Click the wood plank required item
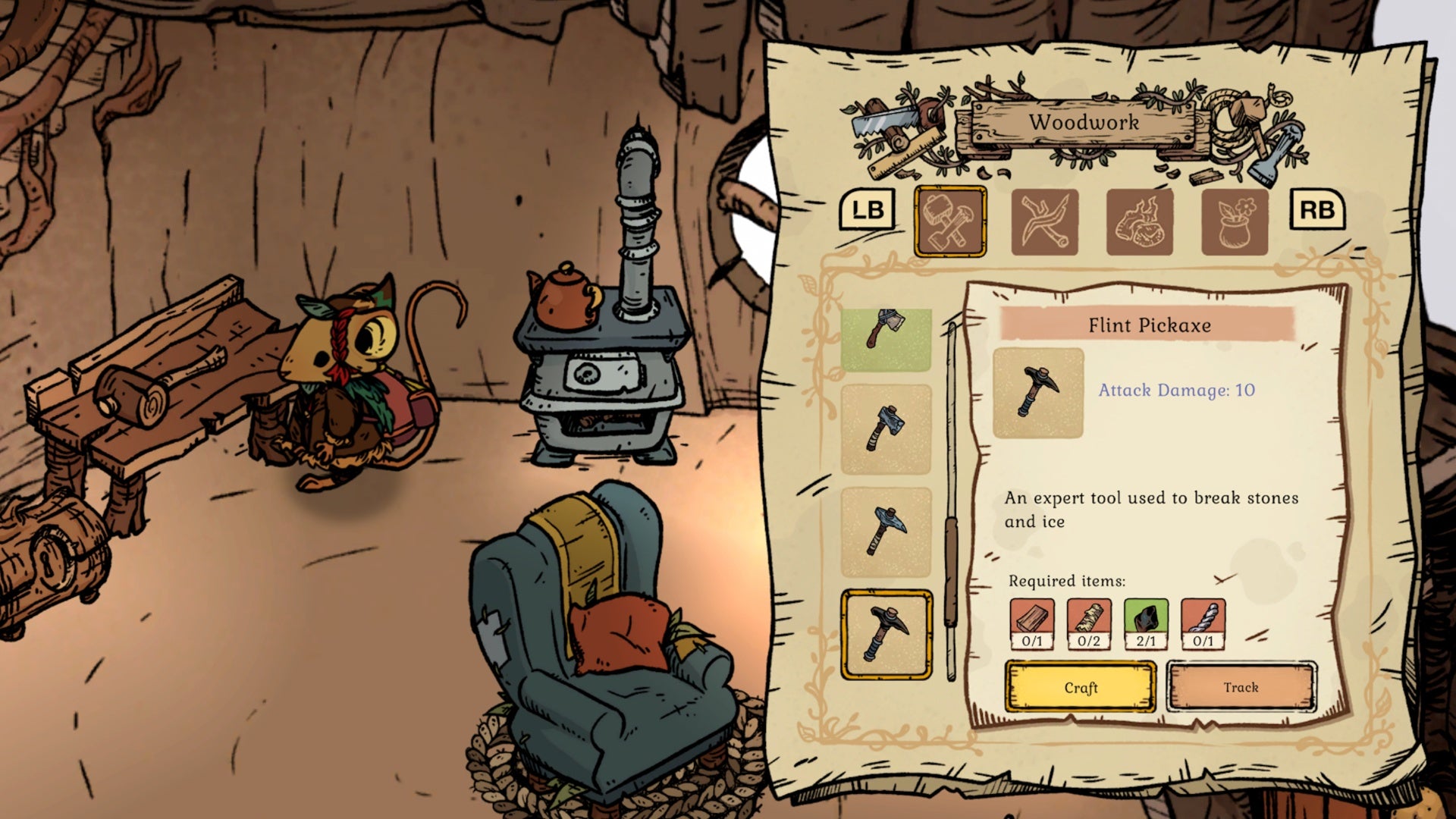Viewport: 1456px width, 819px height. 1032,623
